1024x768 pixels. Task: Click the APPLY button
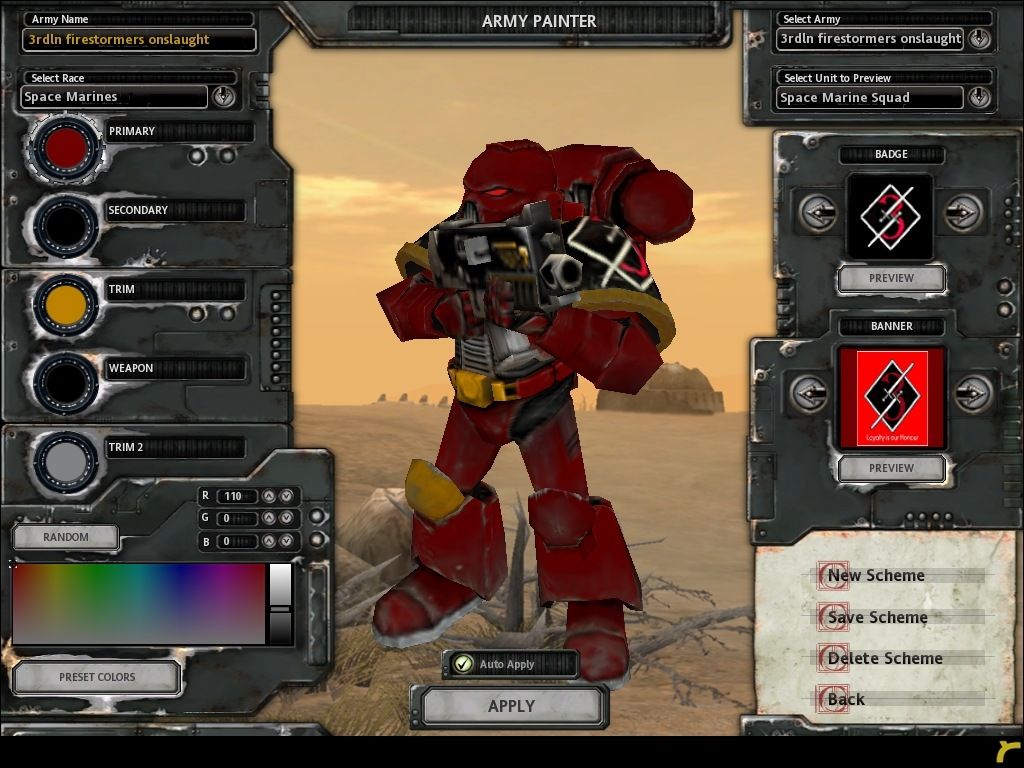coord(511,706)
